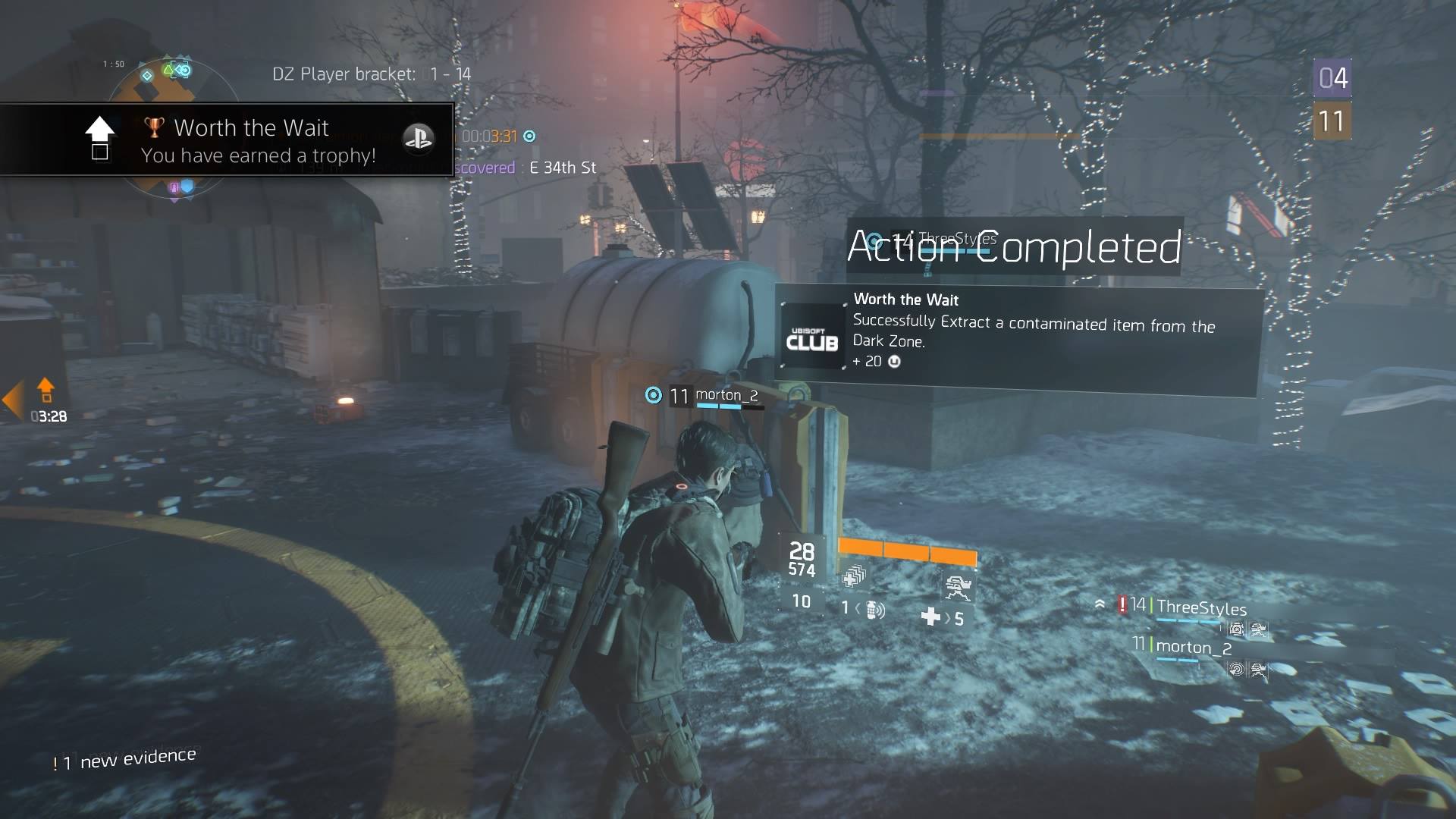Click the orange extraction arrow marker
This screenshot has width=1456, height=819.
45,389
